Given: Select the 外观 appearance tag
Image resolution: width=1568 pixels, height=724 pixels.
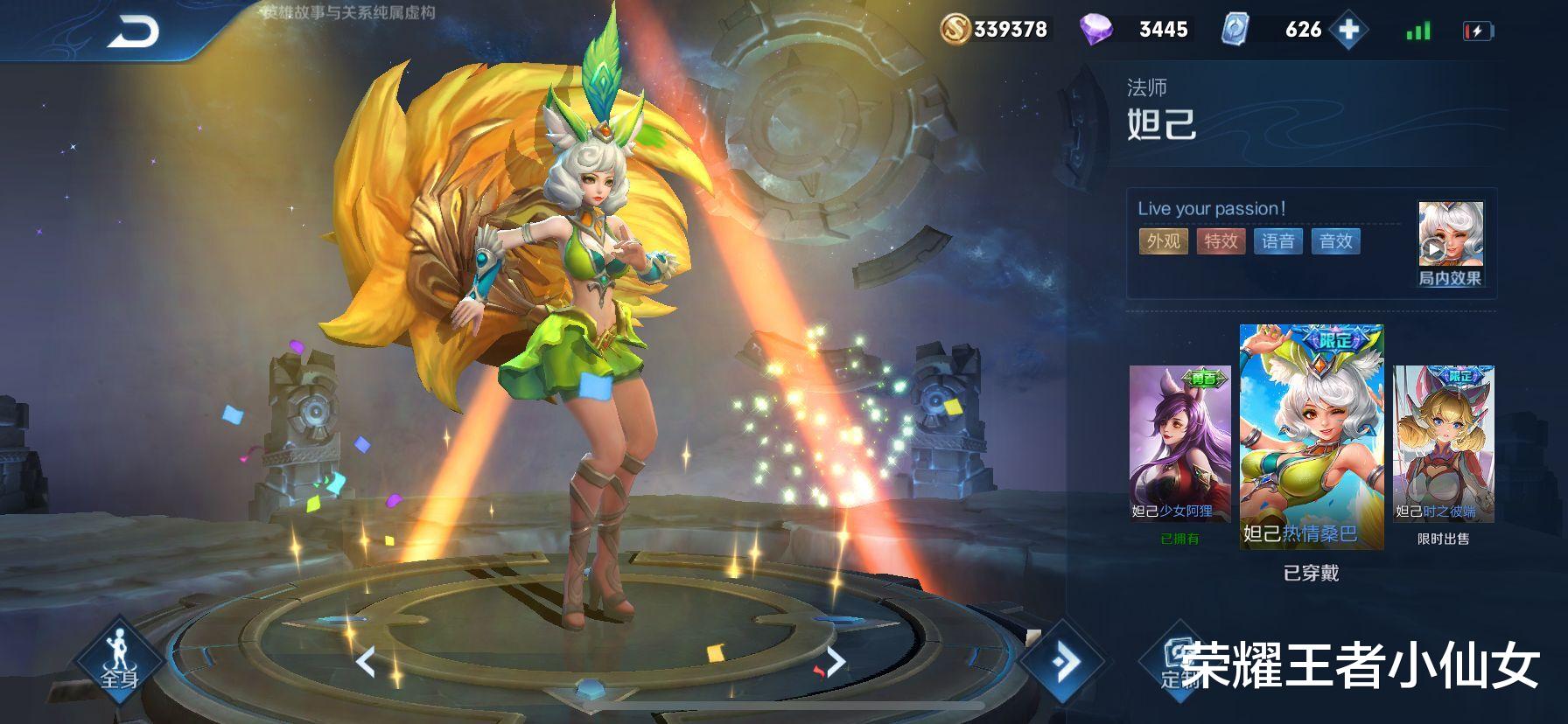Looking at the screenshot, I should [1163, 241].
